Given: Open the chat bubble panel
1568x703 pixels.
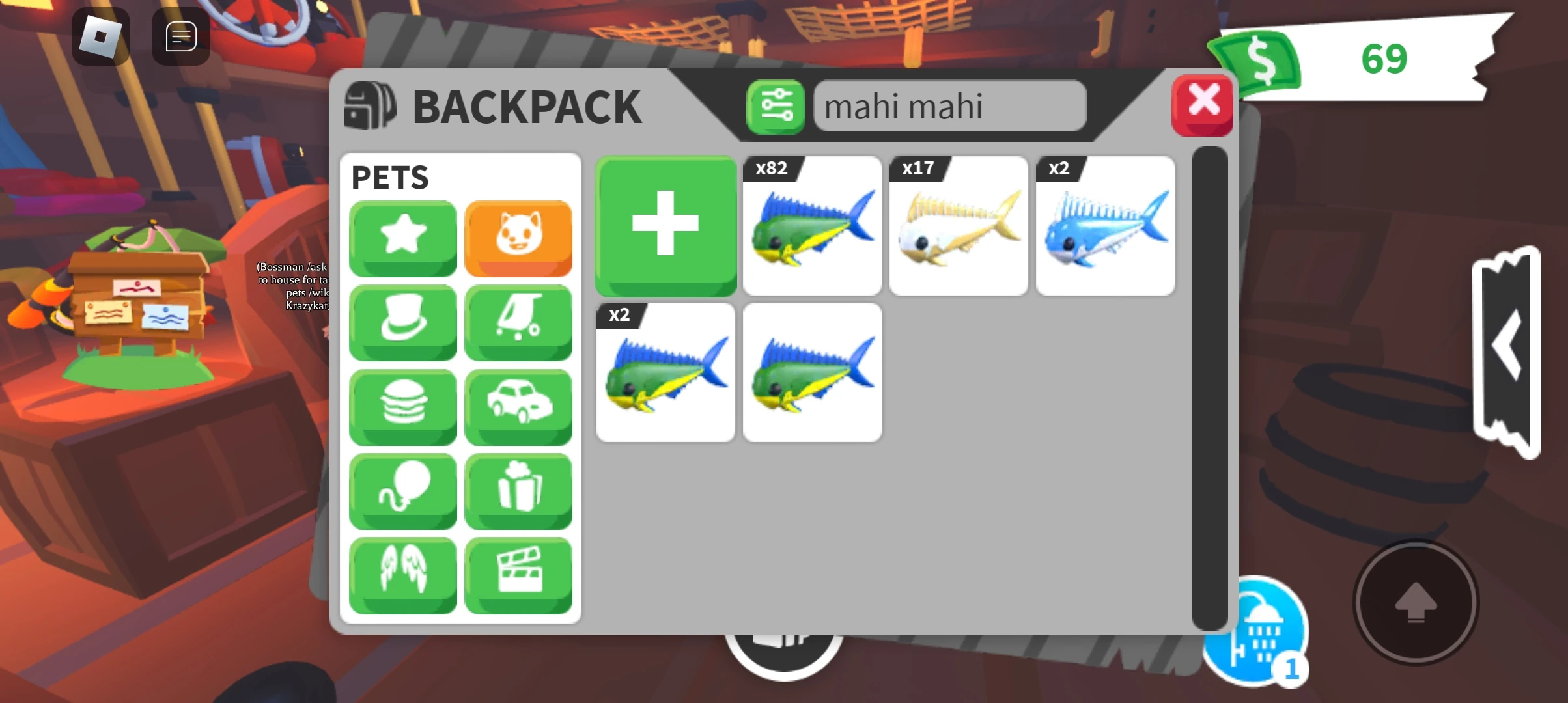Looking at the screenshot, I should coord(180,36).
